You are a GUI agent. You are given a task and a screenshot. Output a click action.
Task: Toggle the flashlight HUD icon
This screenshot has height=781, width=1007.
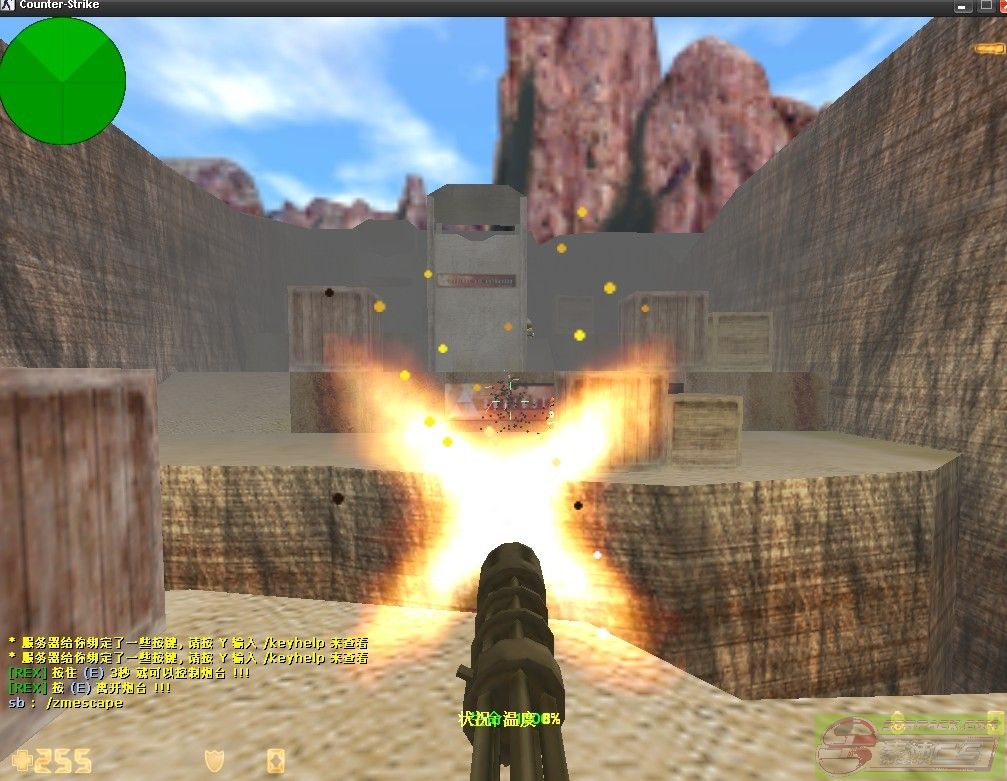click(x=988, y=48)
